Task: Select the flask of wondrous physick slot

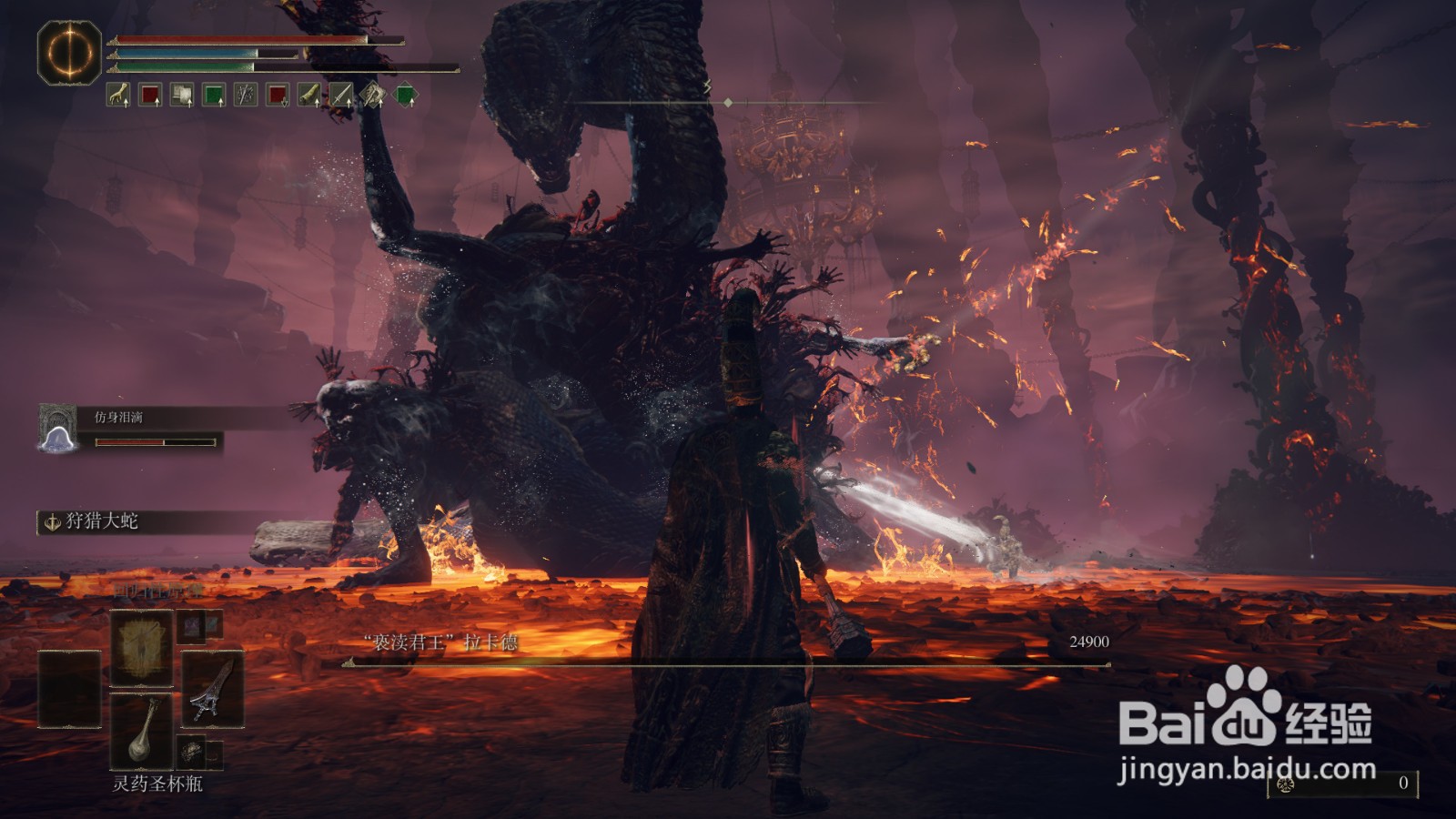Action: (141, 731)
